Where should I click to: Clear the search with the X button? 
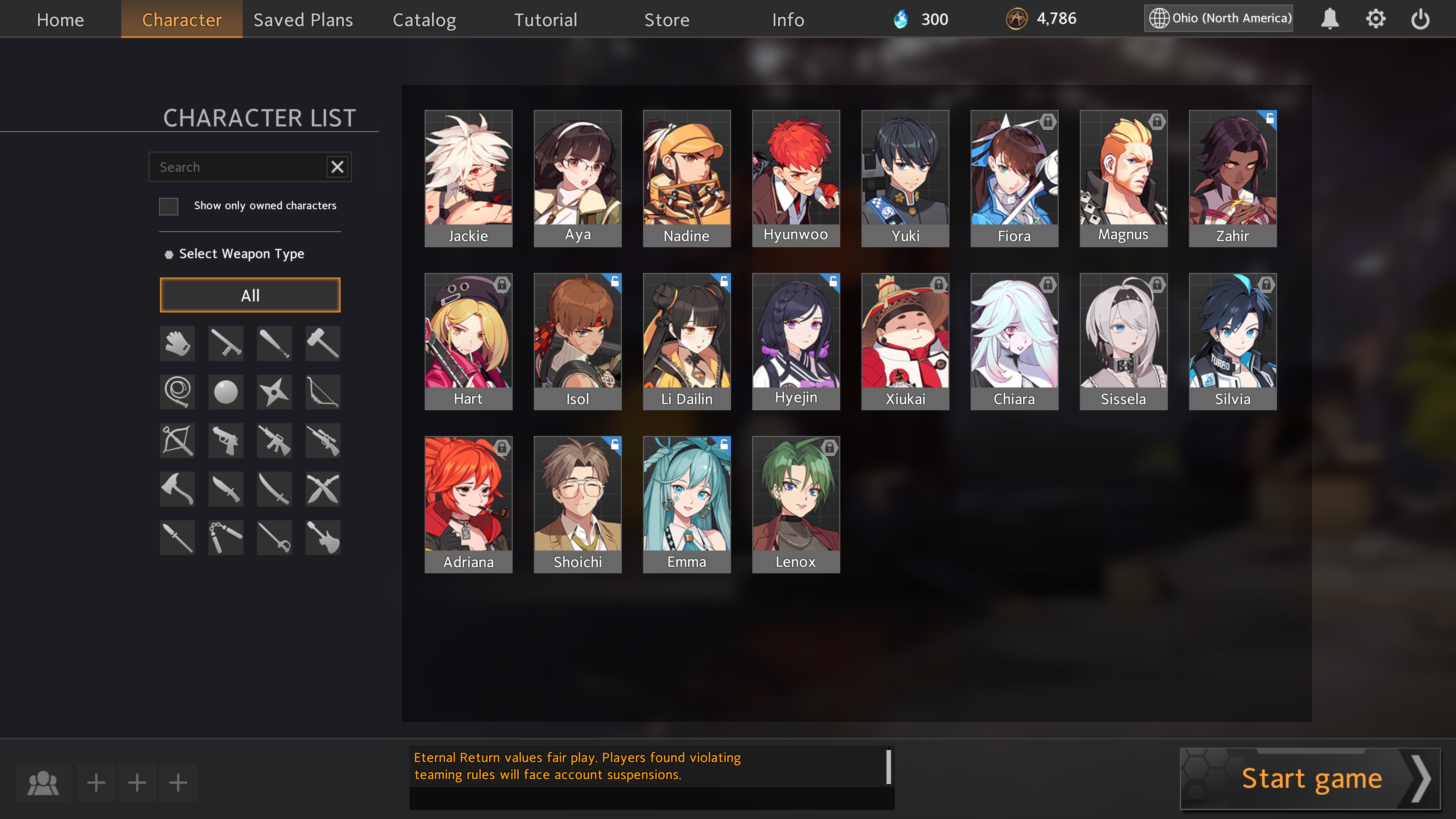(x=337, y=167)
